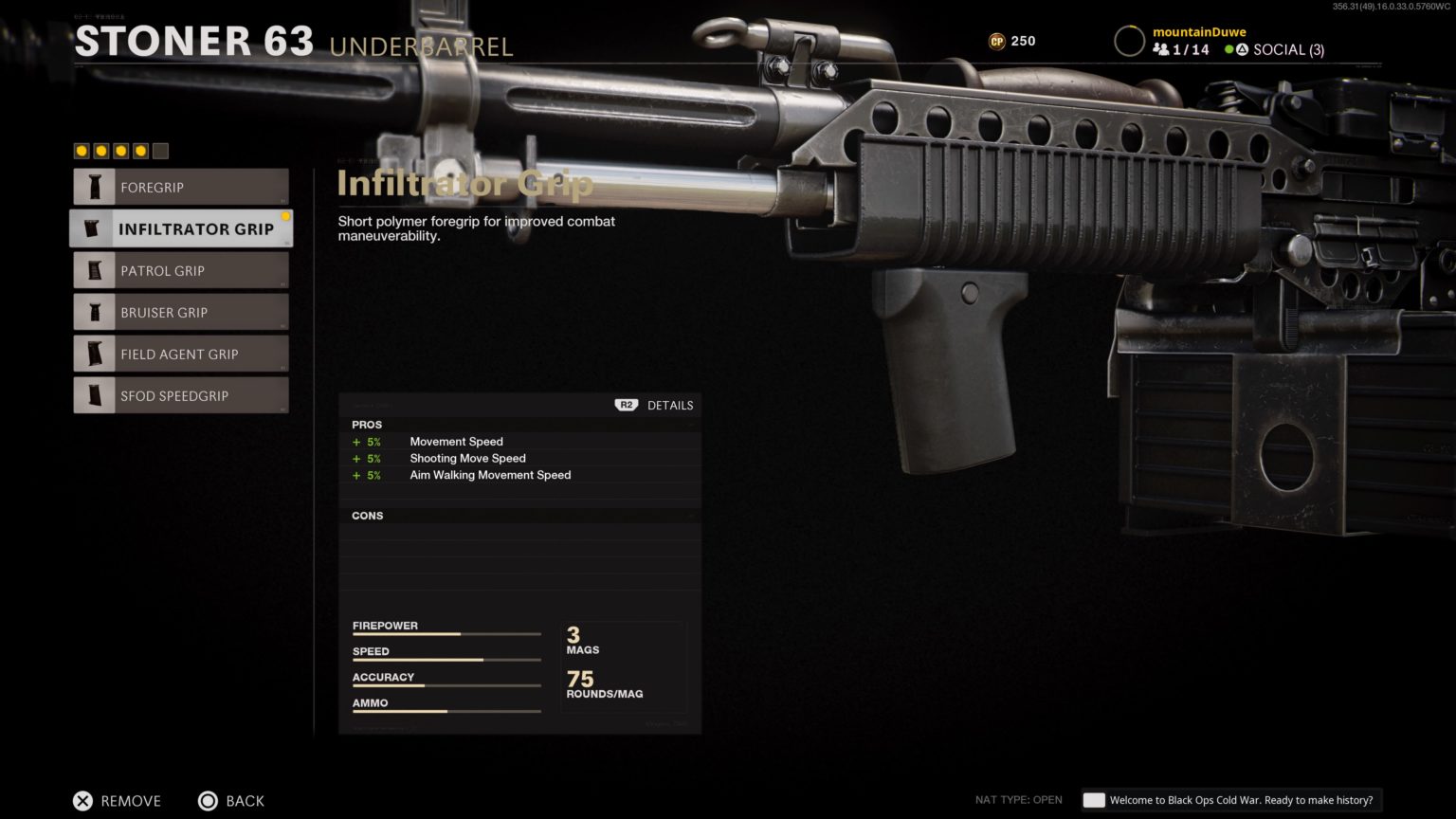Click the CP currency coin icon

tap(998, 41)
